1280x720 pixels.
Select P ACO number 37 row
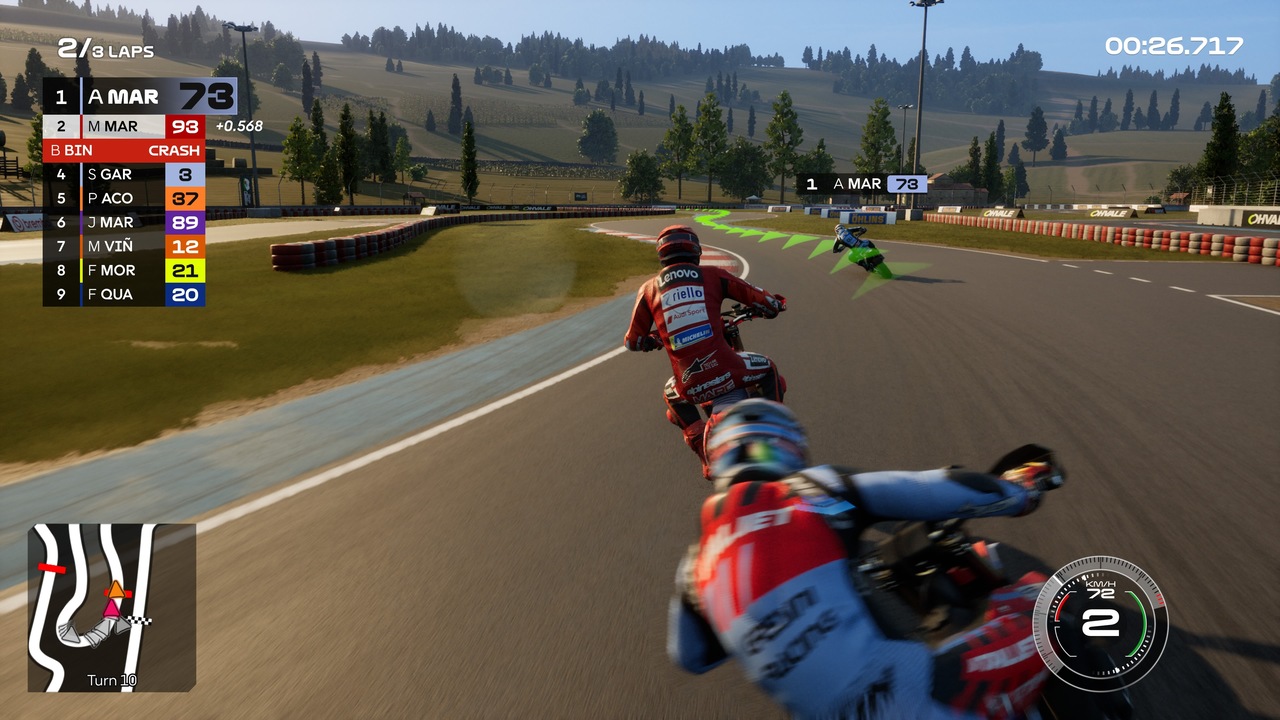[124, 199]
